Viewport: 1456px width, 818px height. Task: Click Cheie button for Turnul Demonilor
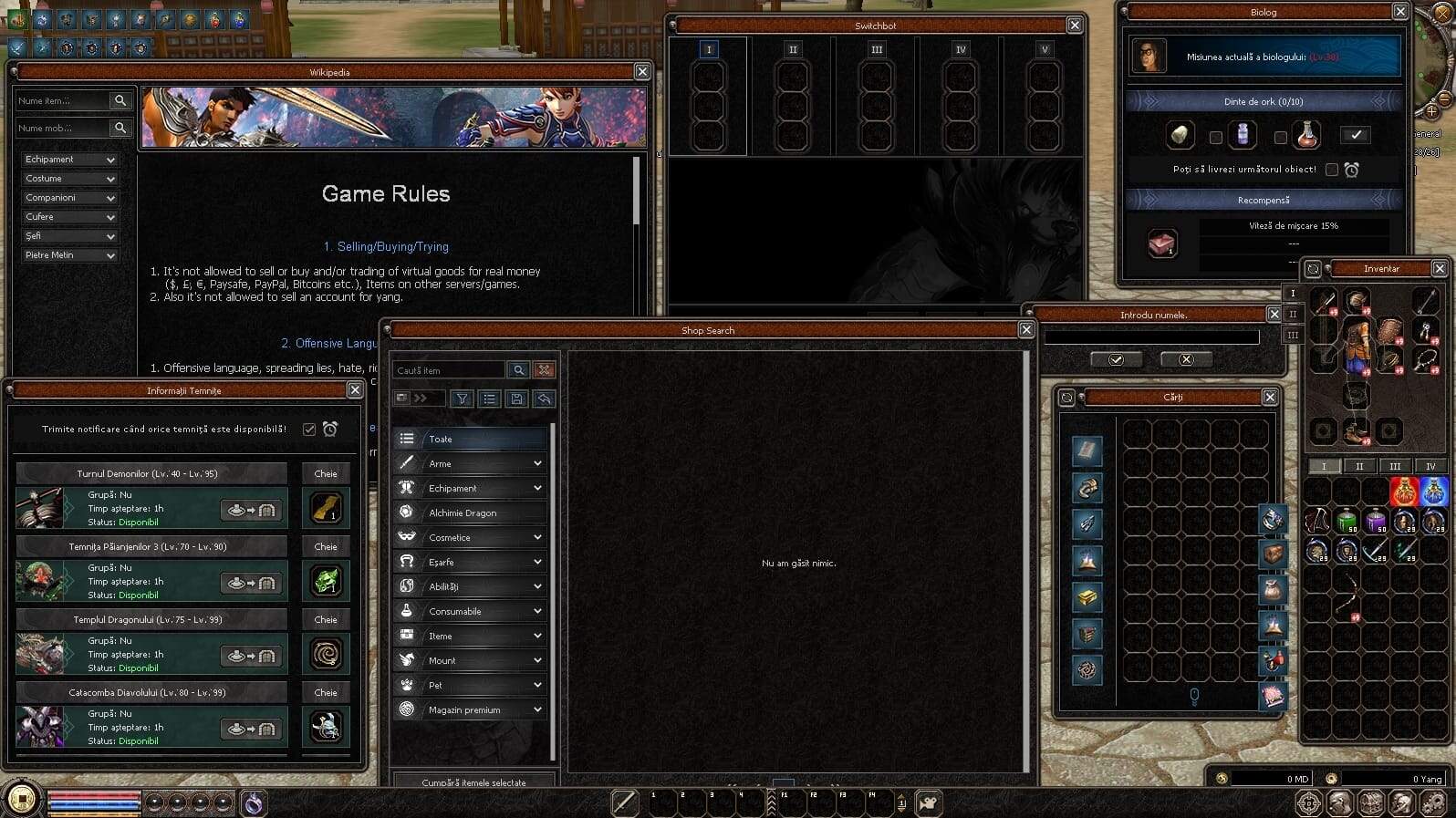tap(326, 474)
